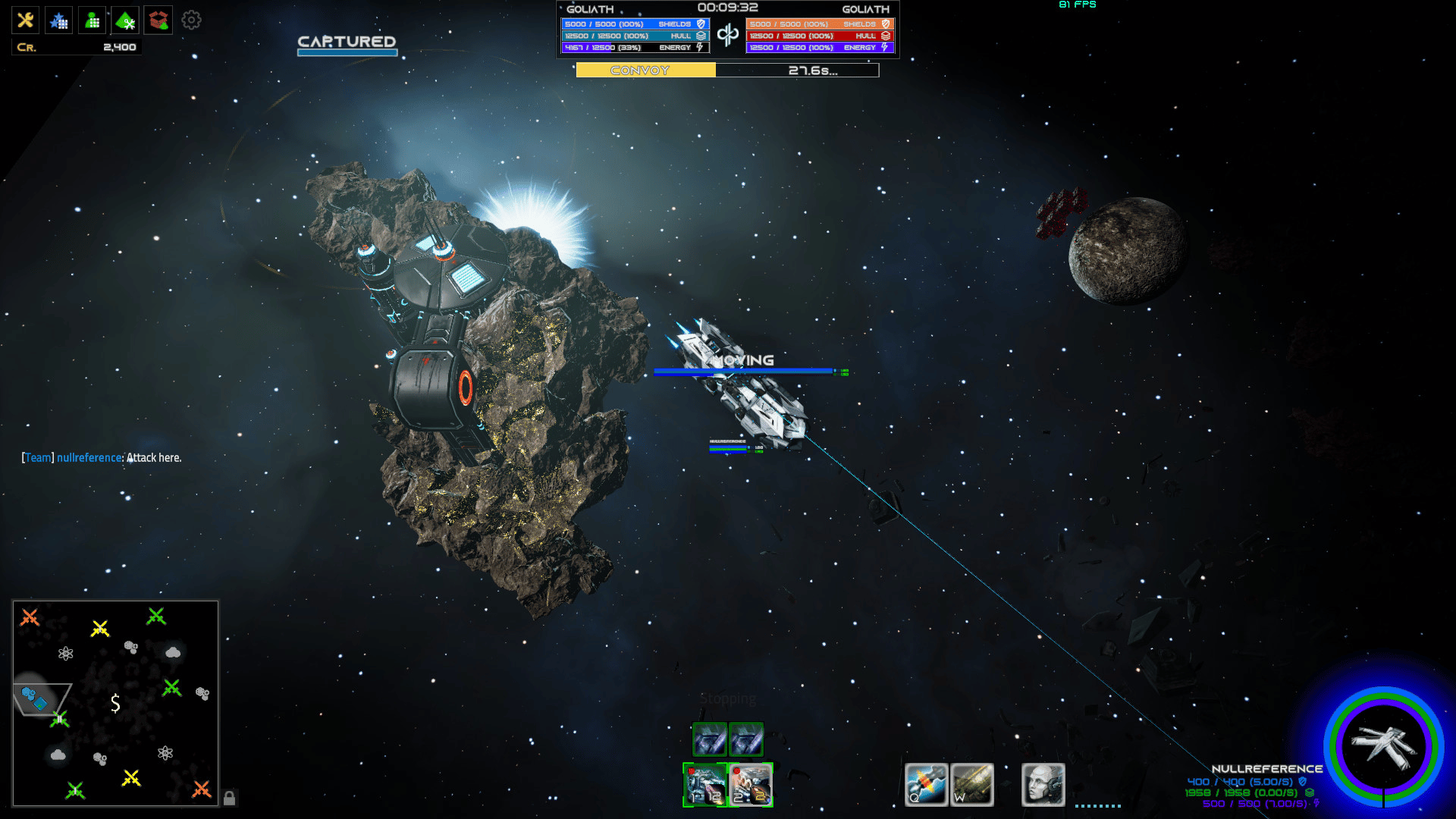Click the bald pilot portrait icon
This screenshot has width=1456, height=819.
tap(1043, 784)
